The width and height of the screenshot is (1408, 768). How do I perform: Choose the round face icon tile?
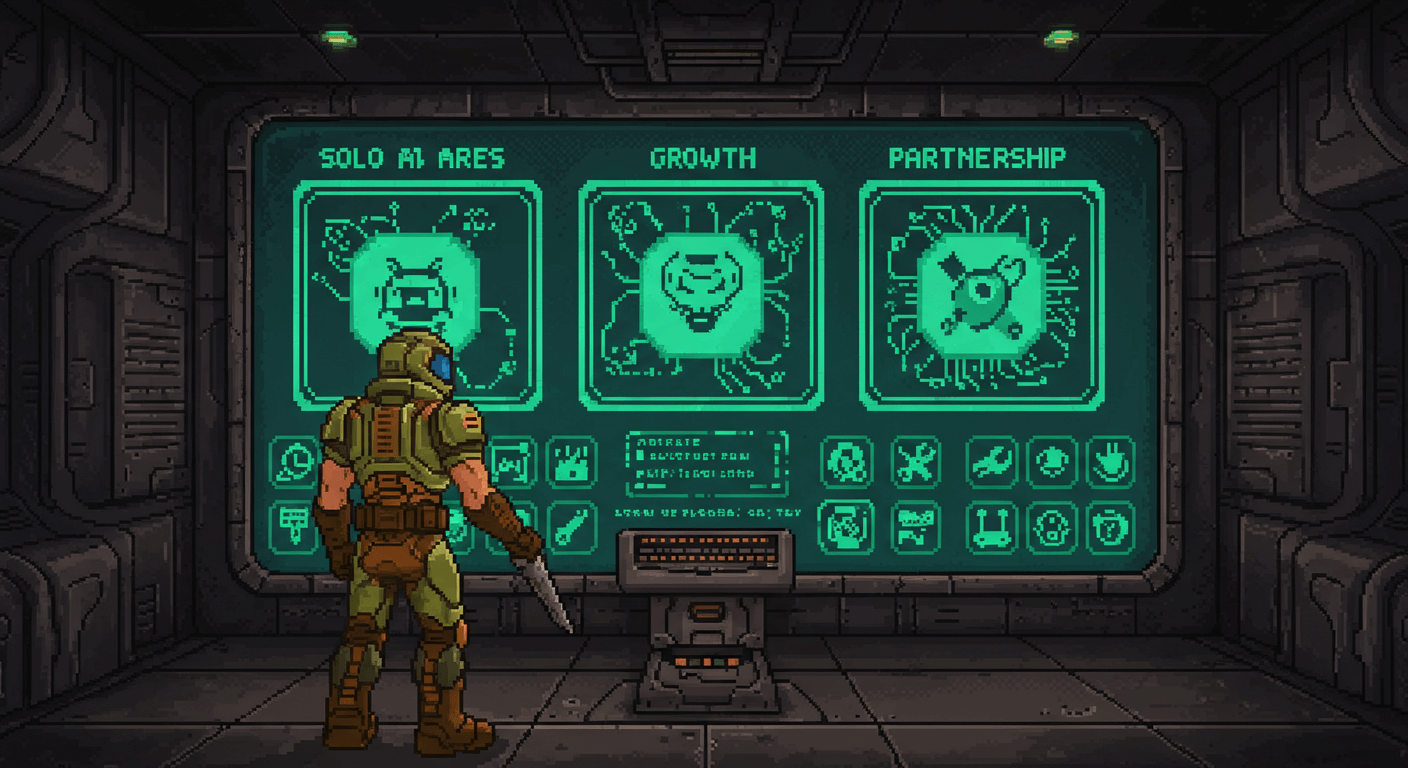[x=1052, y=527]
